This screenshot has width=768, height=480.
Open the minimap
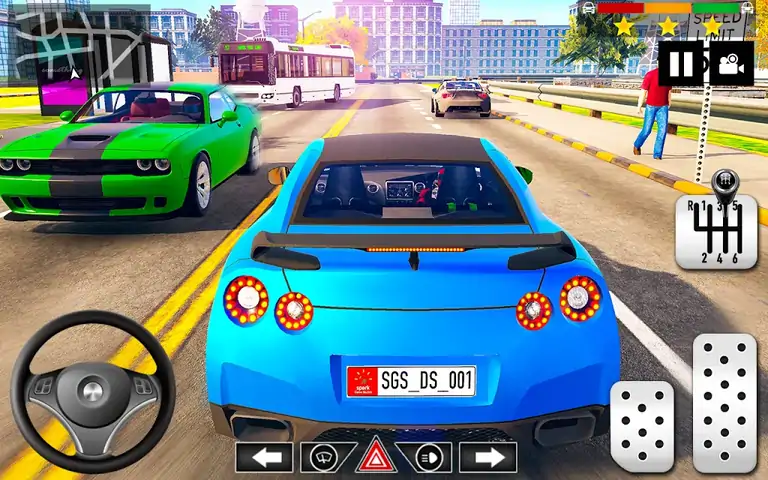pyautogui.click(x=75, y=42)
